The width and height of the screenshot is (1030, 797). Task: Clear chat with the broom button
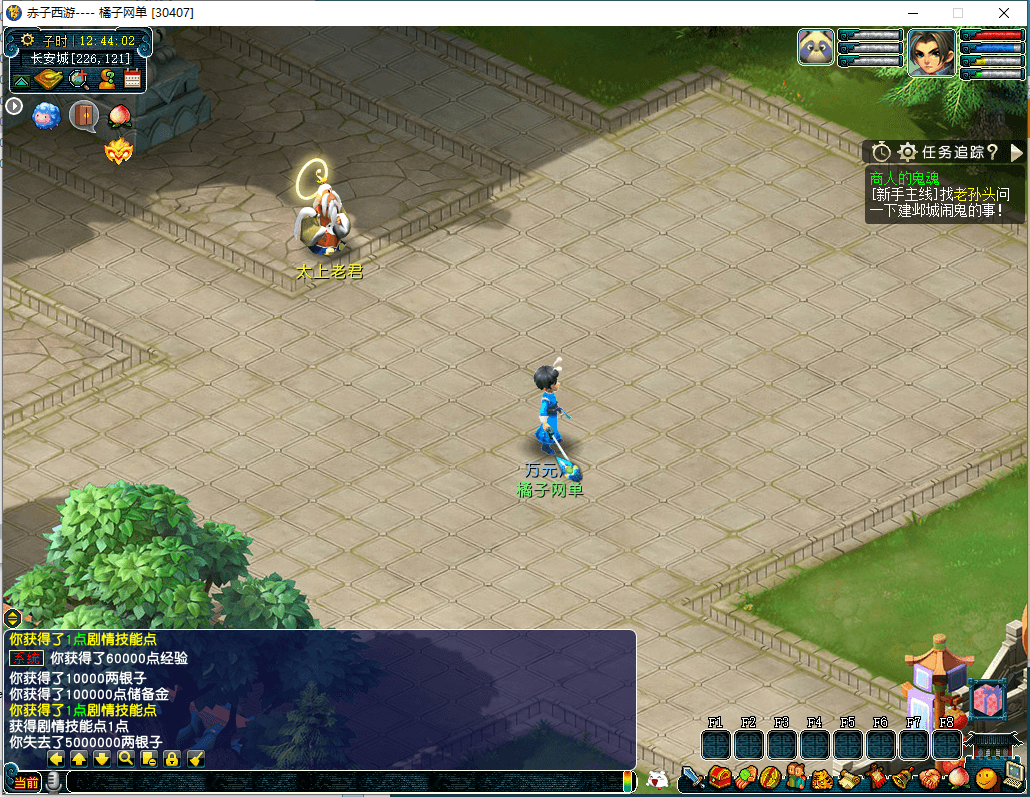[196, 759]
